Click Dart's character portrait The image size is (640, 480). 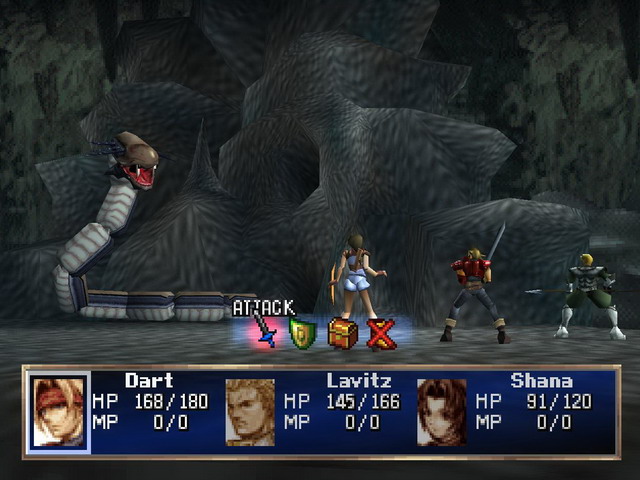59,411
